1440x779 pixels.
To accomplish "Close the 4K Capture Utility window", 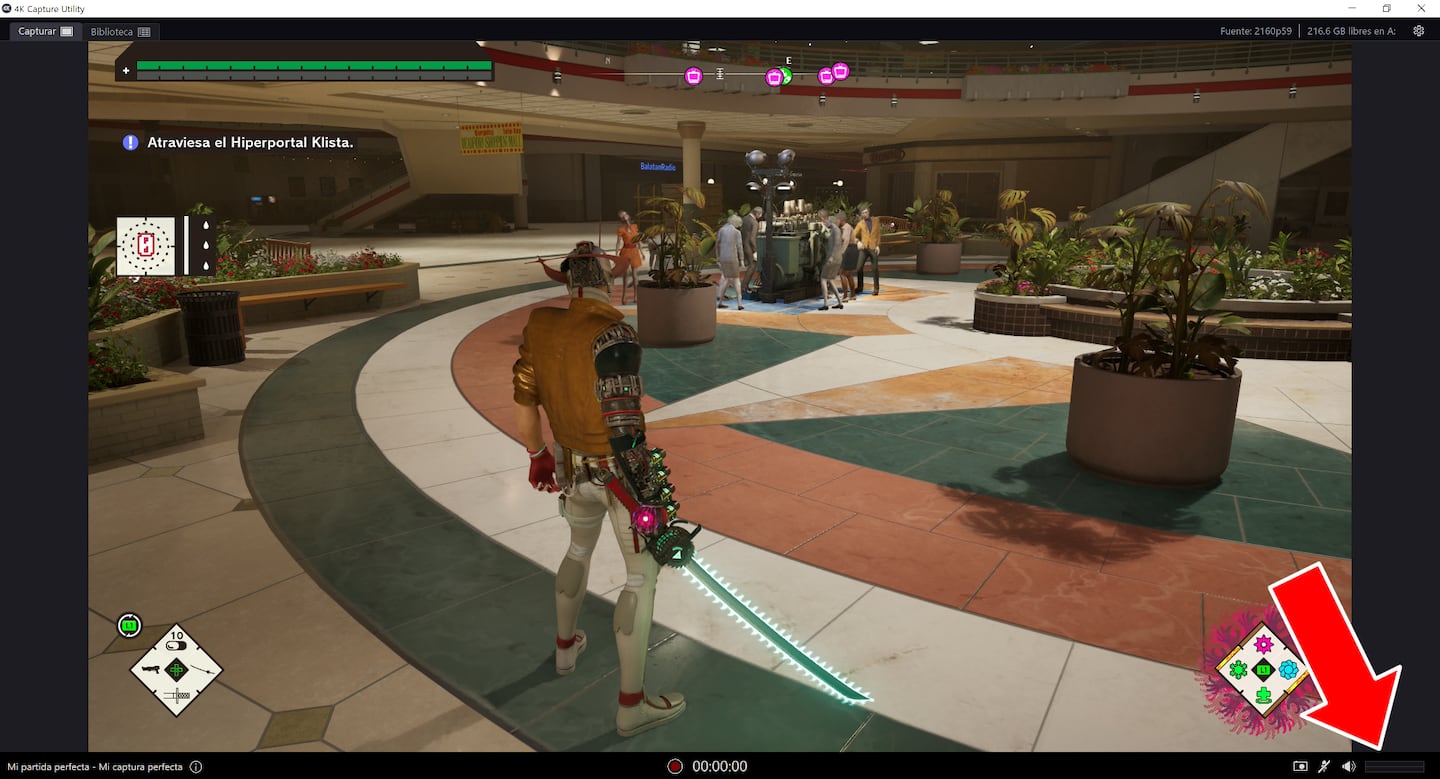I will [1420, 8].
